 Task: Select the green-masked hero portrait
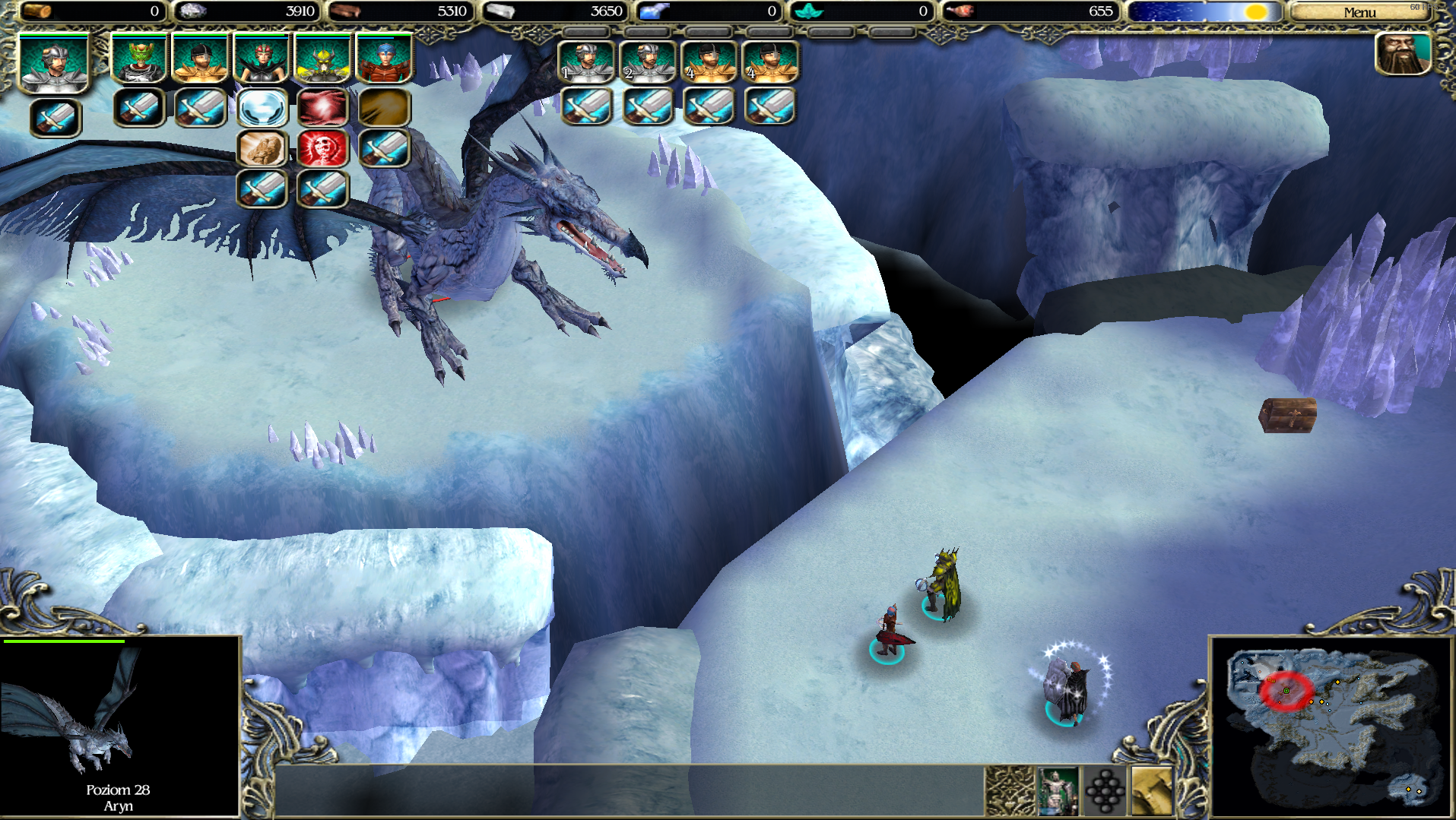coord(139,59)
